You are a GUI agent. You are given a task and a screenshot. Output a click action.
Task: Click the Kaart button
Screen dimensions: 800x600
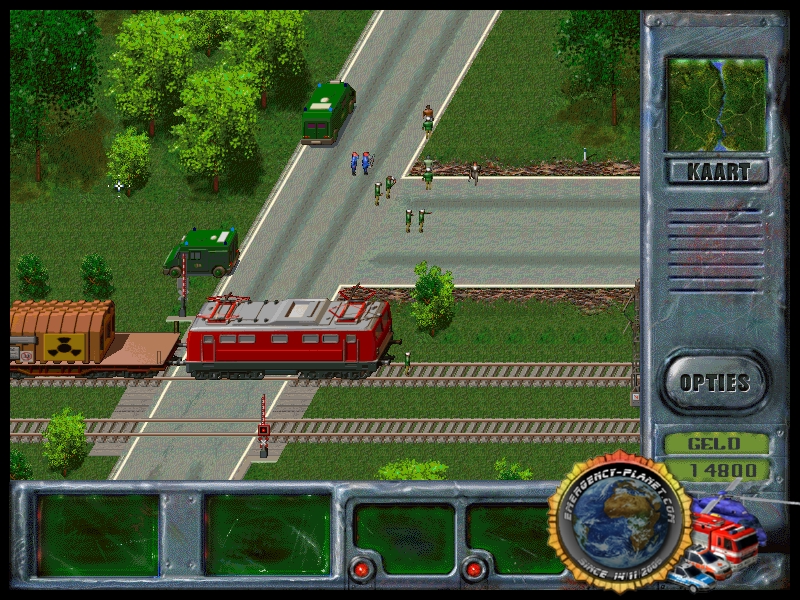(x=717, y=171)
